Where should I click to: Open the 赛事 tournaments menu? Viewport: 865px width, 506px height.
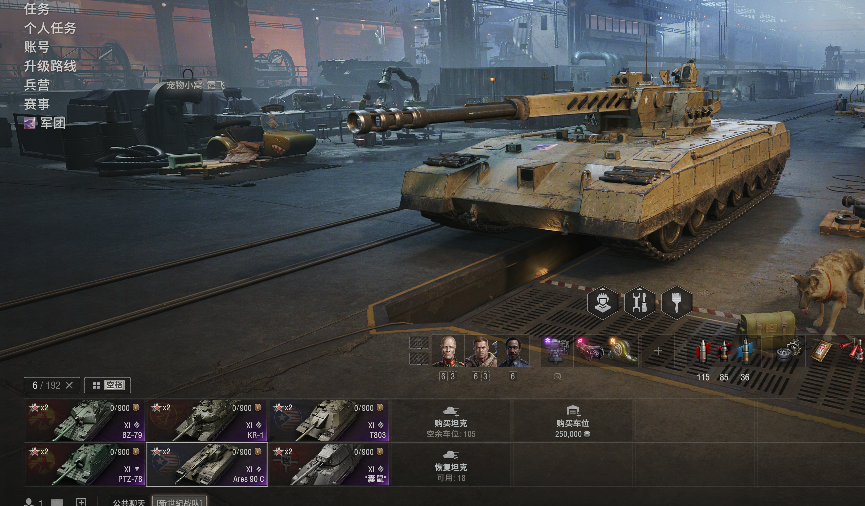pos(37,104)
